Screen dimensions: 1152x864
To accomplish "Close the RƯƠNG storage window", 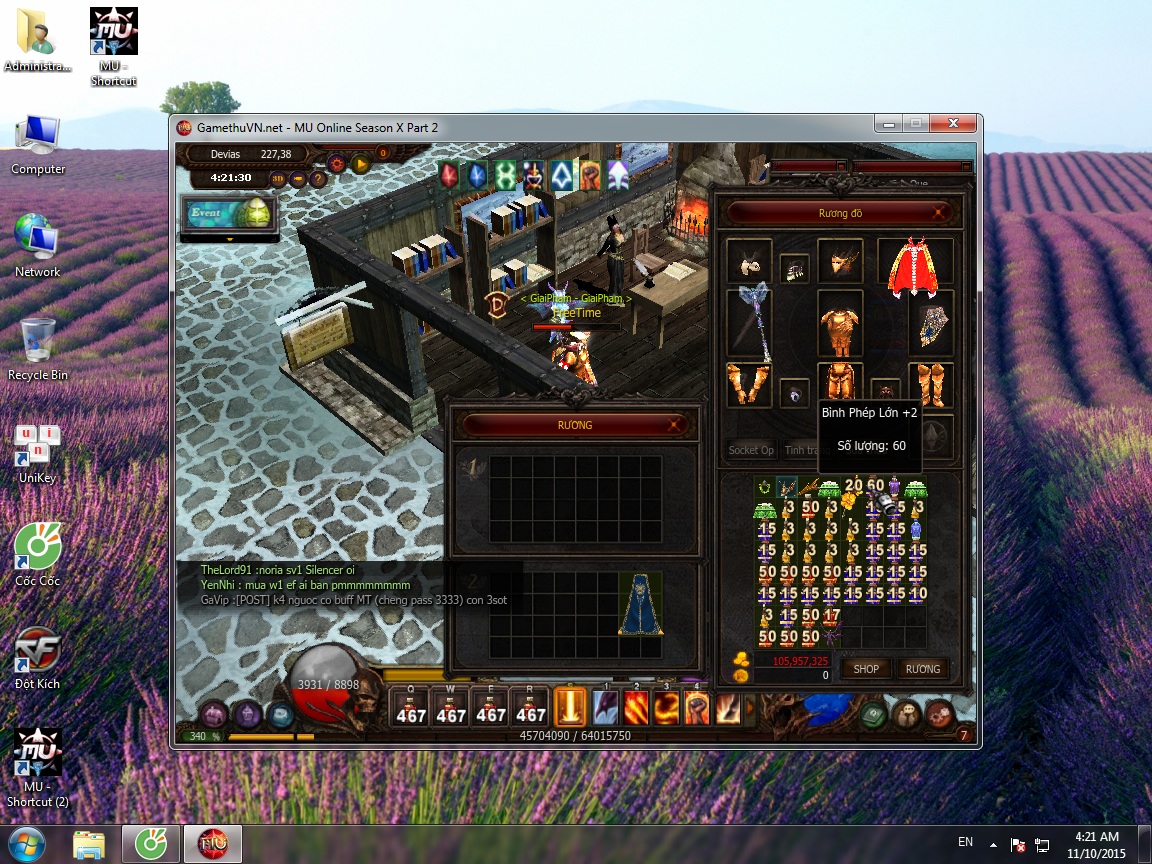I will coord(676,425).
